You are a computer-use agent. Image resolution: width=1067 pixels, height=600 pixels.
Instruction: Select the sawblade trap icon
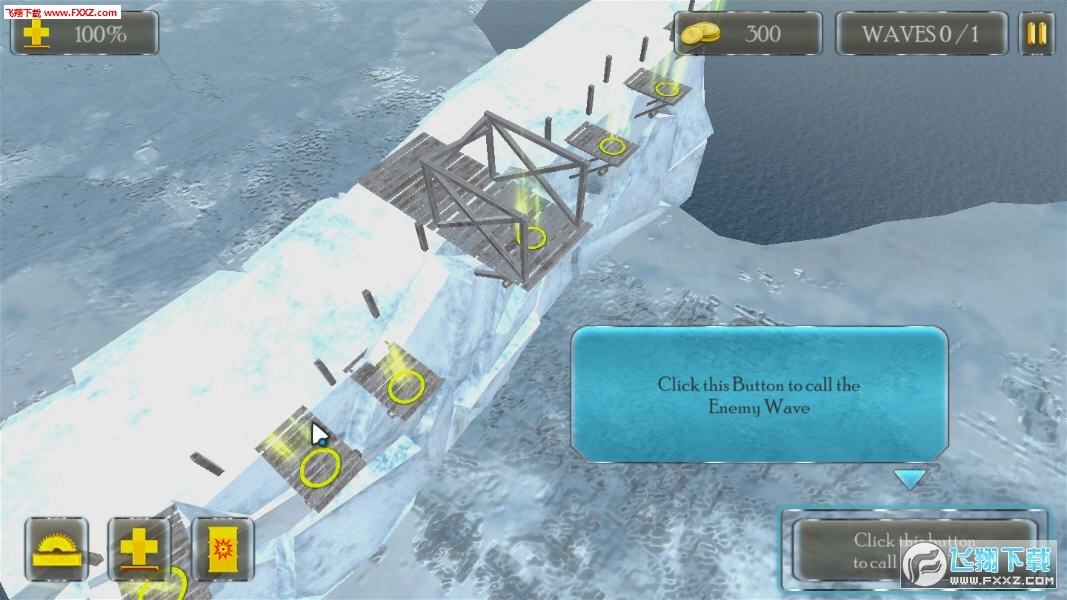click(56, 549)
